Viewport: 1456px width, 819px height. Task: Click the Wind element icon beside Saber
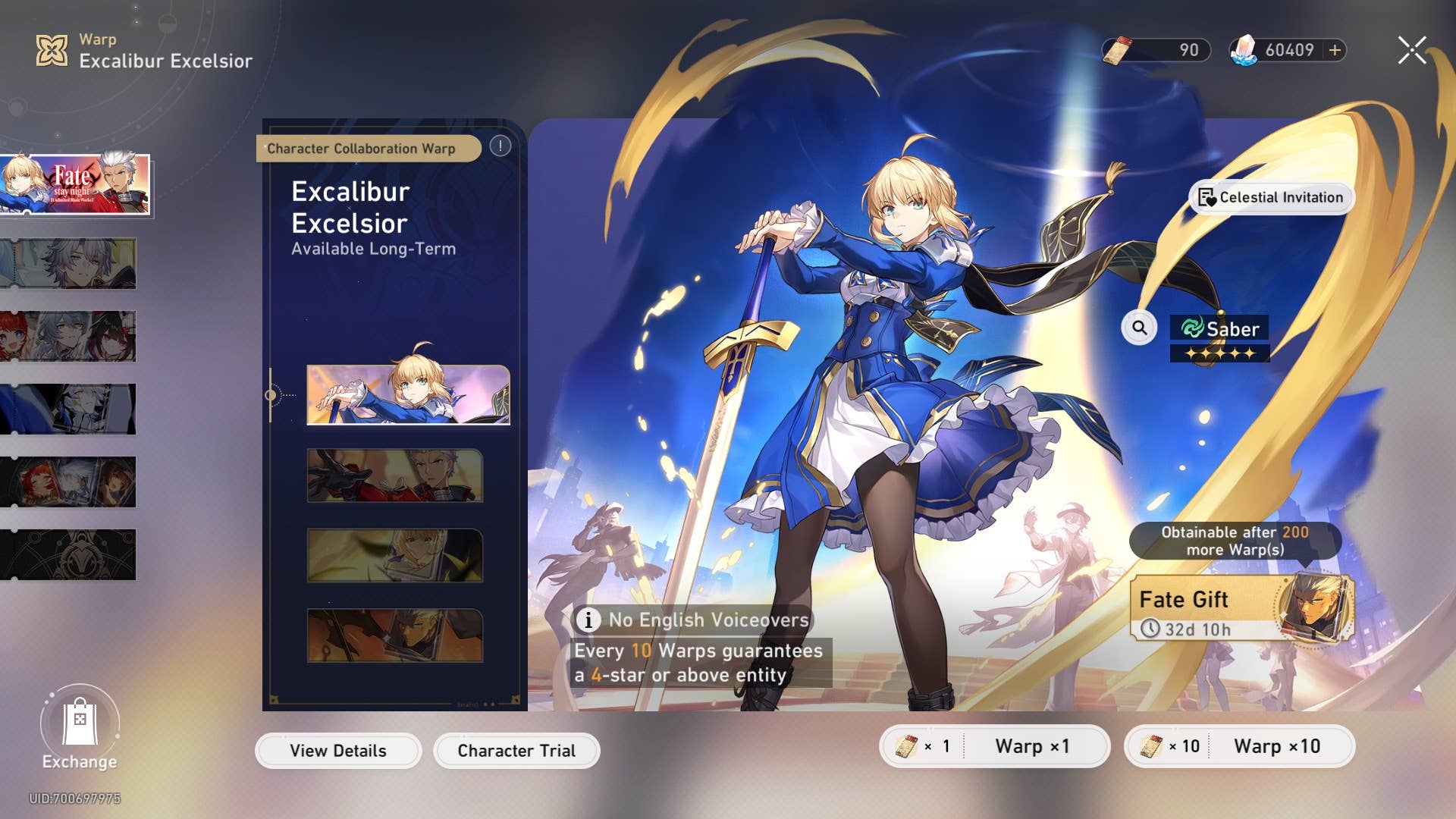(x=1192, y=328)
